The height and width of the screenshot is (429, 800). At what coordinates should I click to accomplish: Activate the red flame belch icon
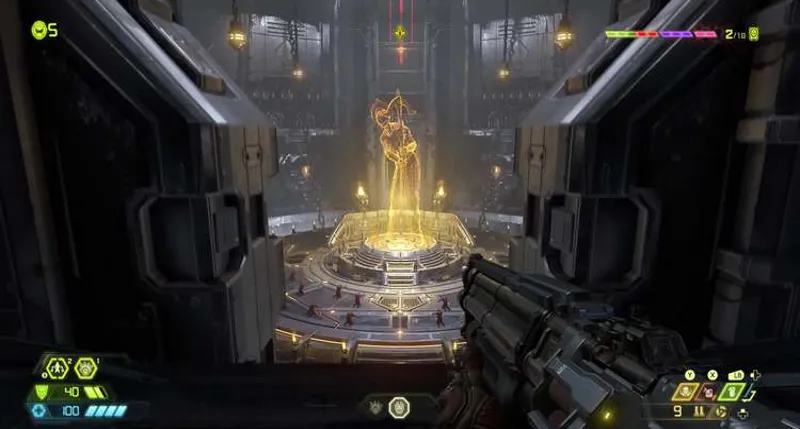tap(709, 391)
